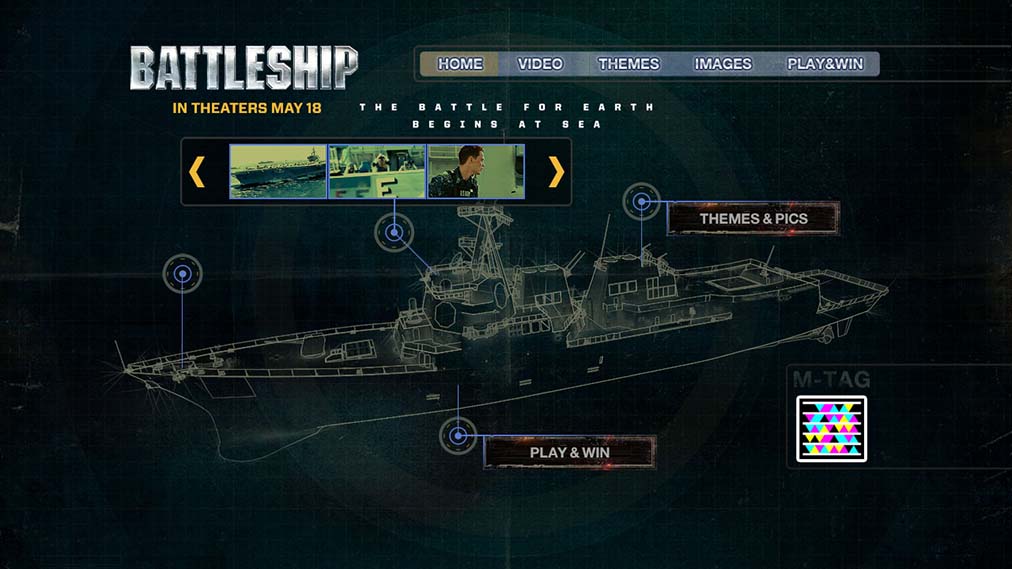Scan the colorful M-TAG code
This screenshot has height=569, width=1012.
[x=831, y=429]
